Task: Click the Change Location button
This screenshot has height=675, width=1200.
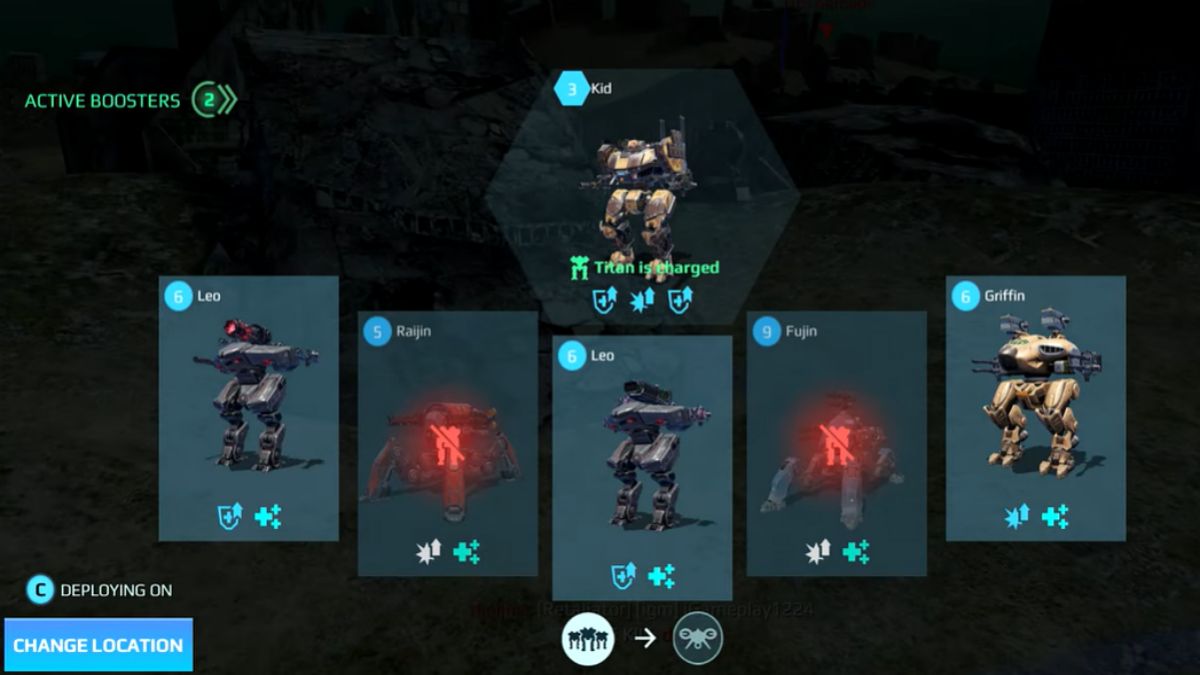Action: [98, 645]
